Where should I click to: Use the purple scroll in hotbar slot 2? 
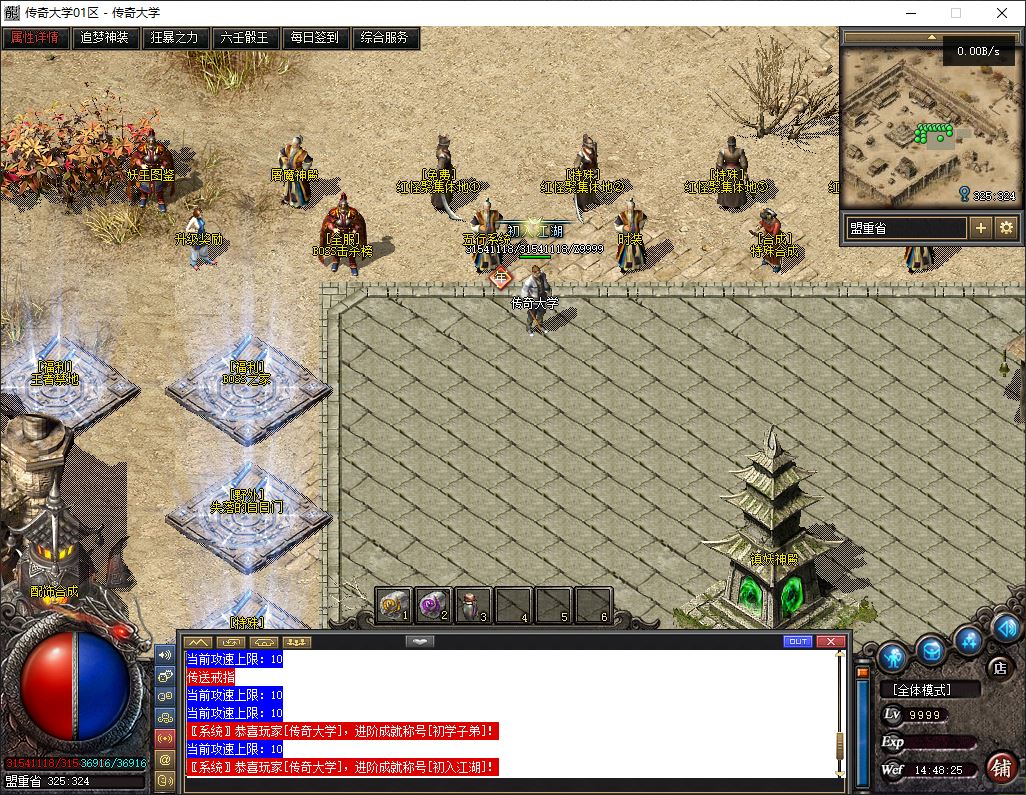433,604
